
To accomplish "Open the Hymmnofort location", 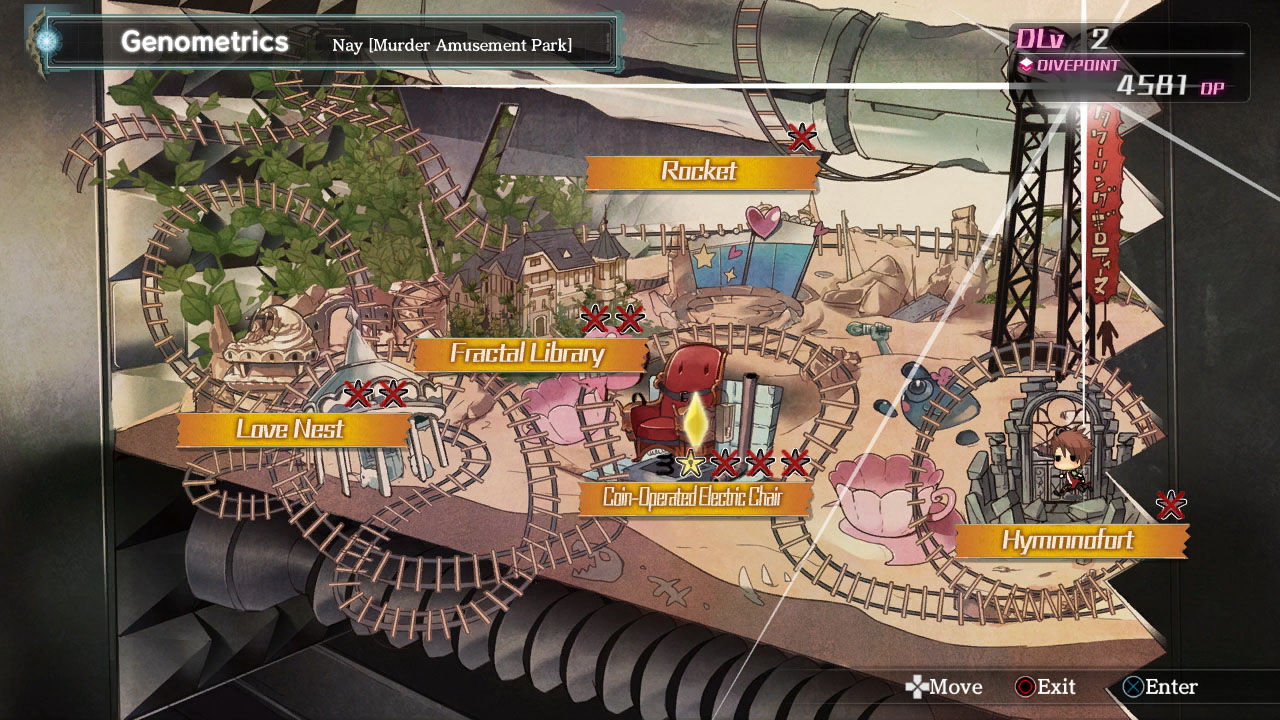I will coord(1068,541).
